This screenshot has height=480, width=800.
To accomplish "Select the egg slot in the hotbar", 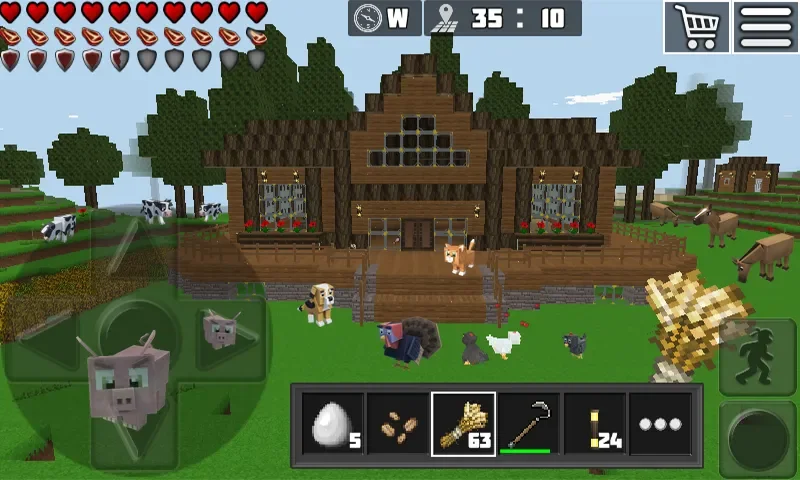I will (332, 423).
